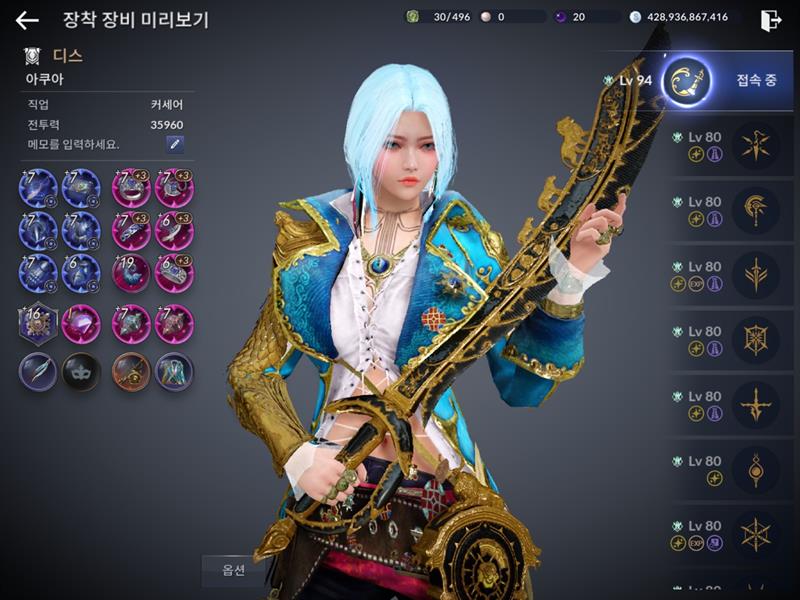Select the character with crossed daggers emblem
Screen dimensions: 800x600
[755, 143]
